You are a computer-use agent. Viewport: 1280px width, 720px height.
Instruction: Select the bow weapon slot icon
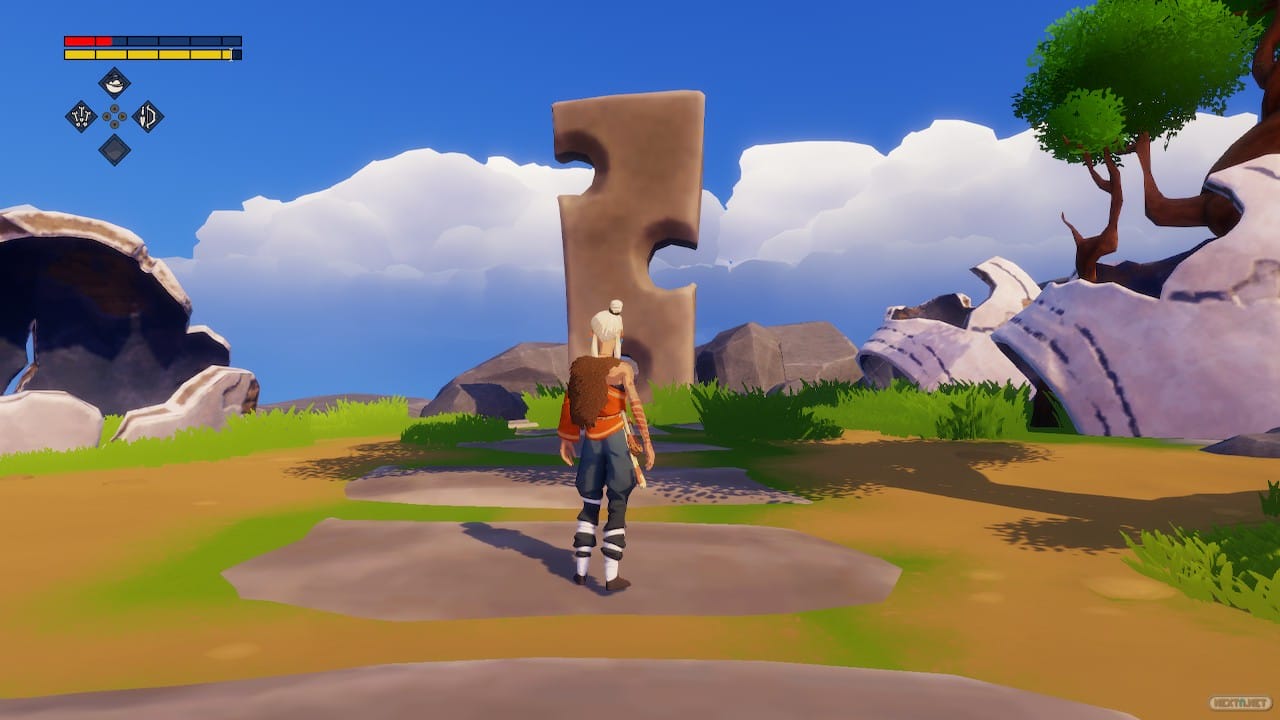point(148,116)
